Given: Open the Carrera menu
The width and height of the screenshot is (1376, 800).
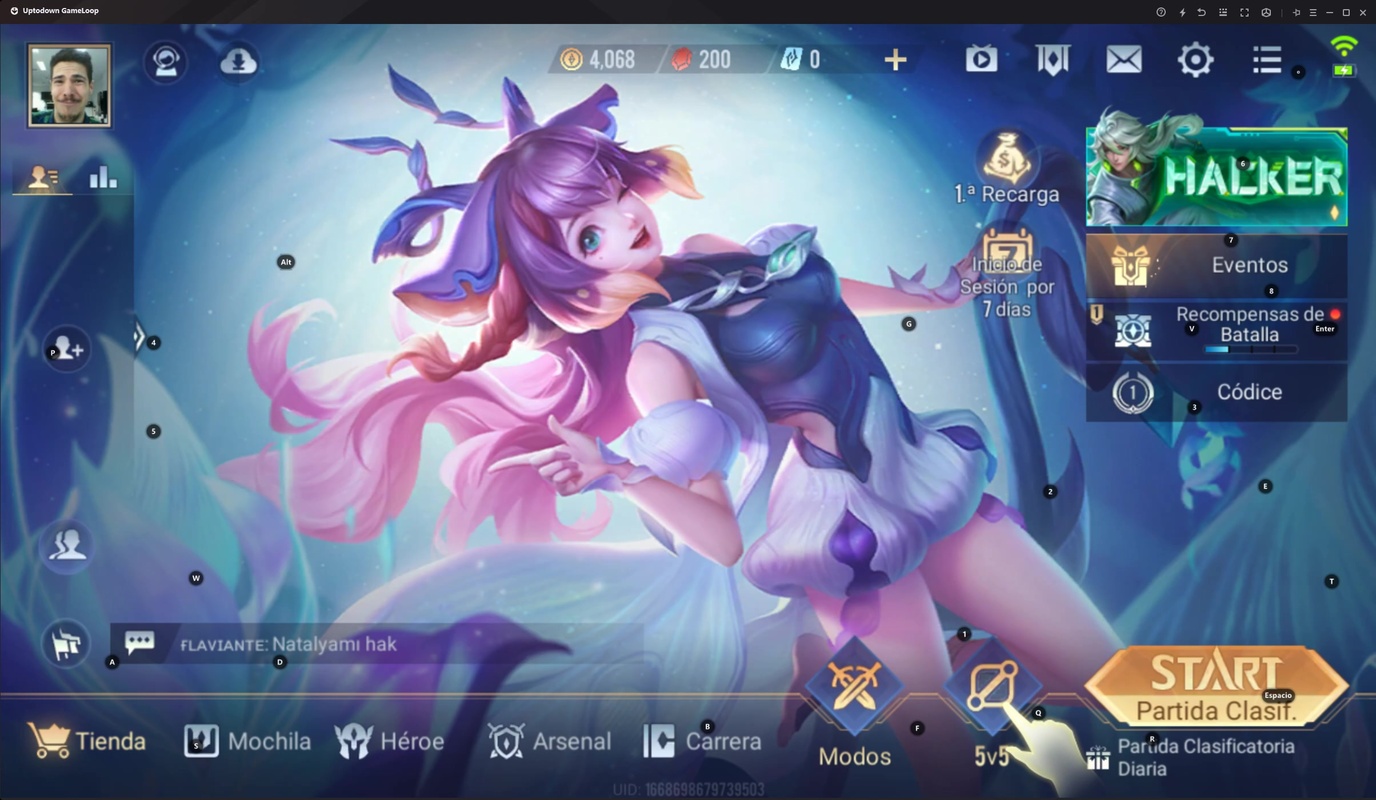Looking at the screenshot, I should tap(702, 741).
